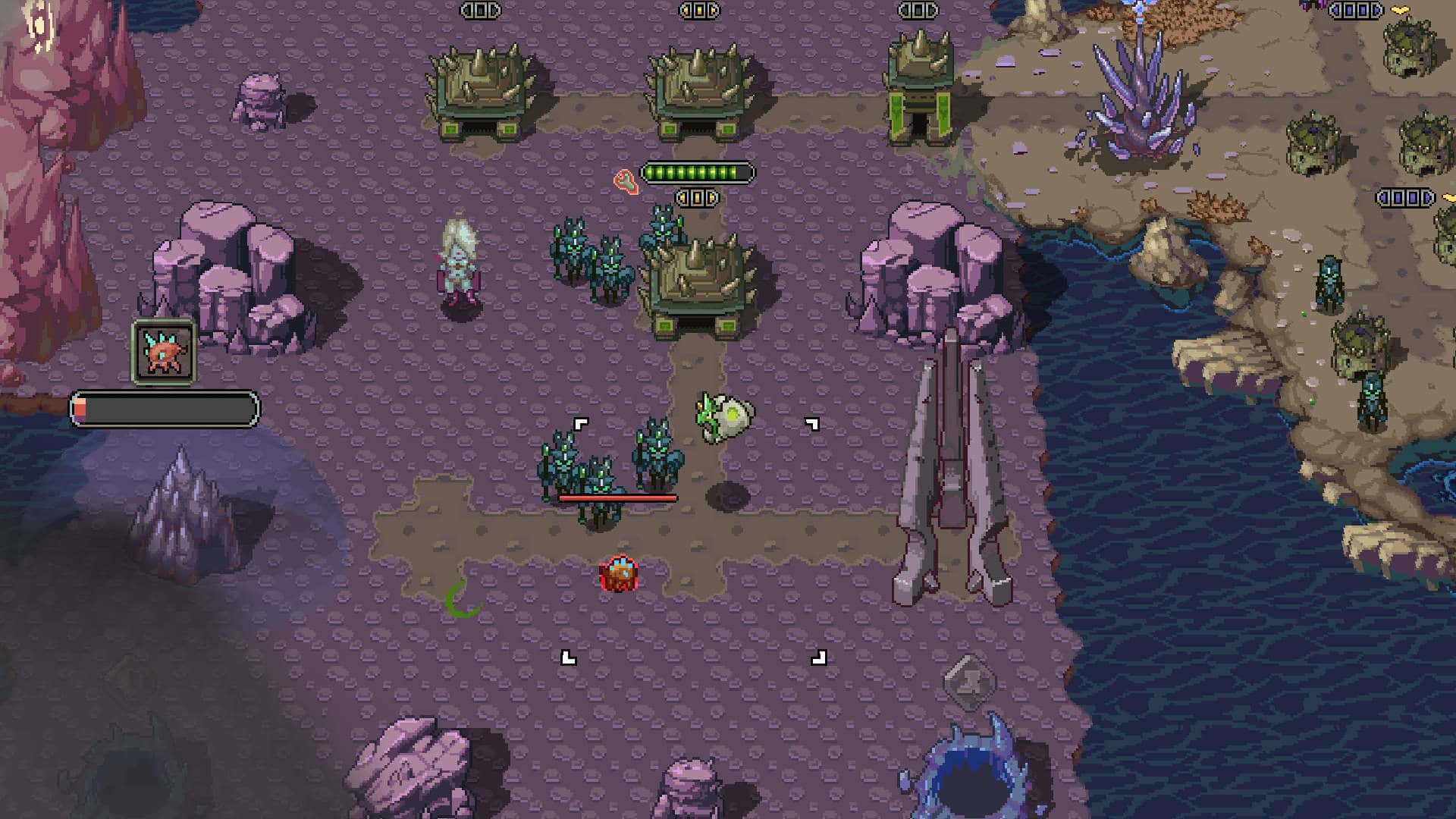
Task: Click the green charge bar above the central spawner
Action: 695,173
